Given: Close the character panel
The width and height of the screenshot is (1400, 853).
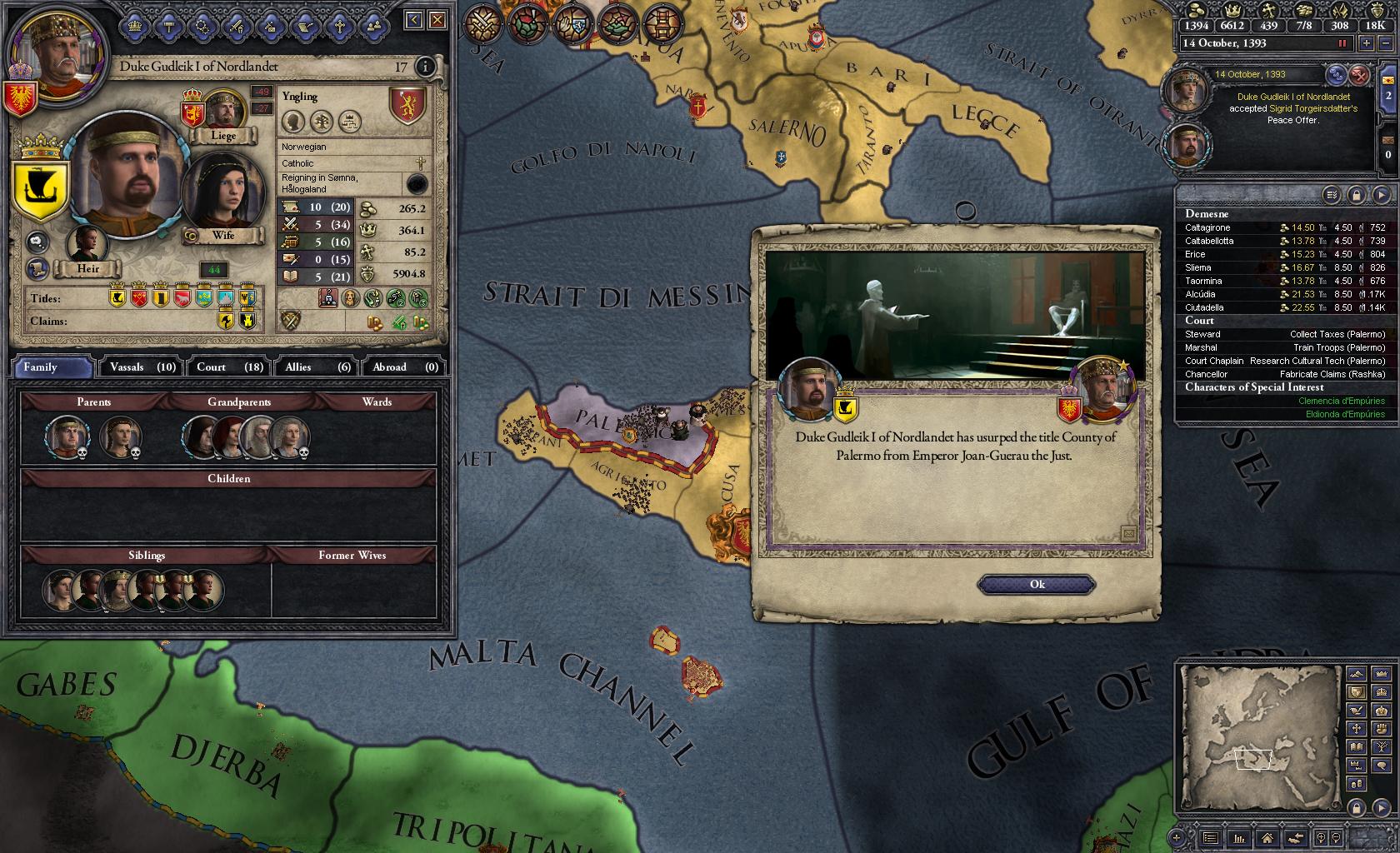Looking at the screenshot, I should click(x=437, y=20).
